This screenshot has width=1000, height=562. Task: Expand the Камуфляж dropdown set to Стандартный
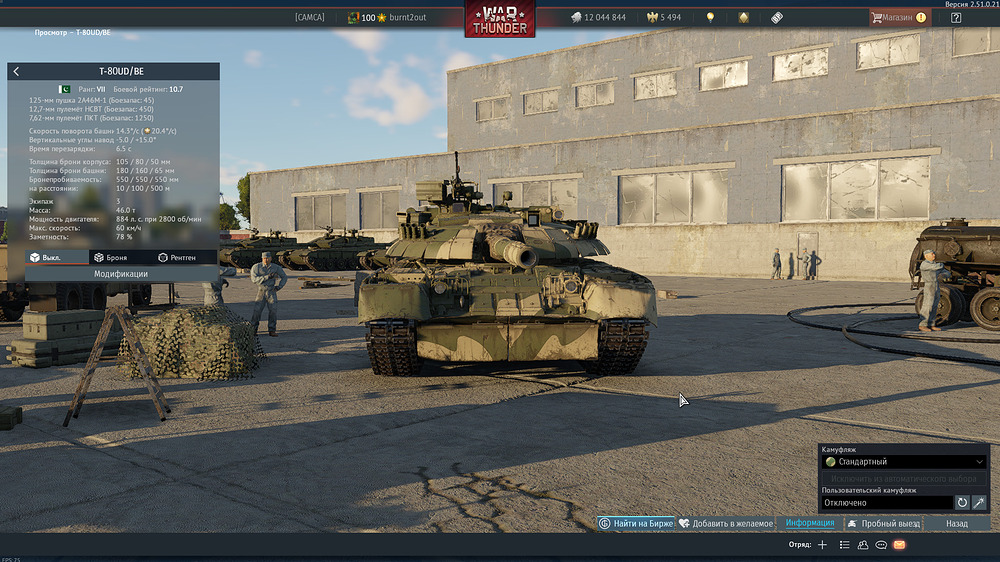[x=903, y=462]
